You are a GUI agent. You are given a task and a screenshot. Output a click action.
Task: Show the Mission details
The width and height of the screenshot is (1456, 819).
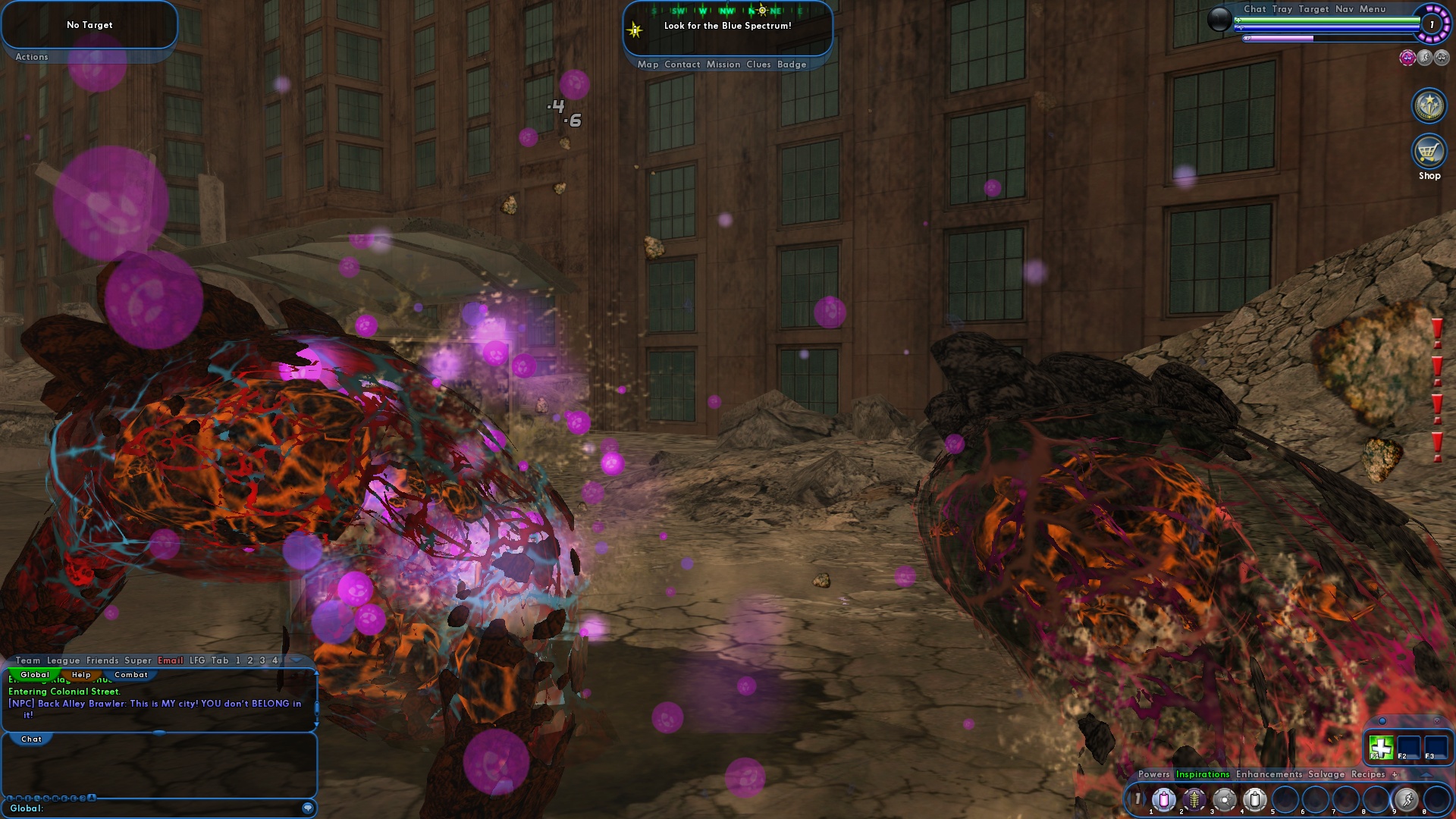coord(723,64)
